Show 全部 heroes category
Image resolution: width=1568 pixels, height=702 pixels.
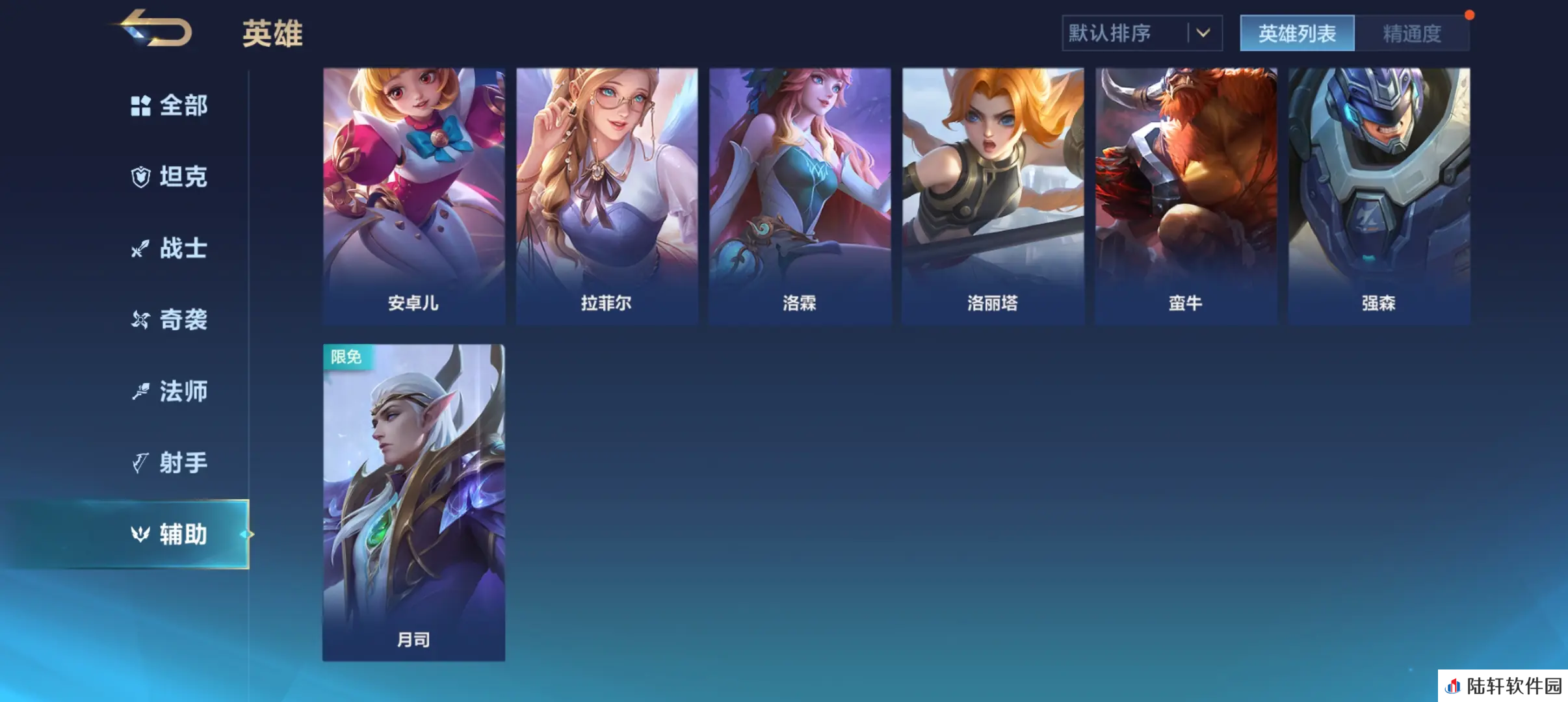[170, 105]
